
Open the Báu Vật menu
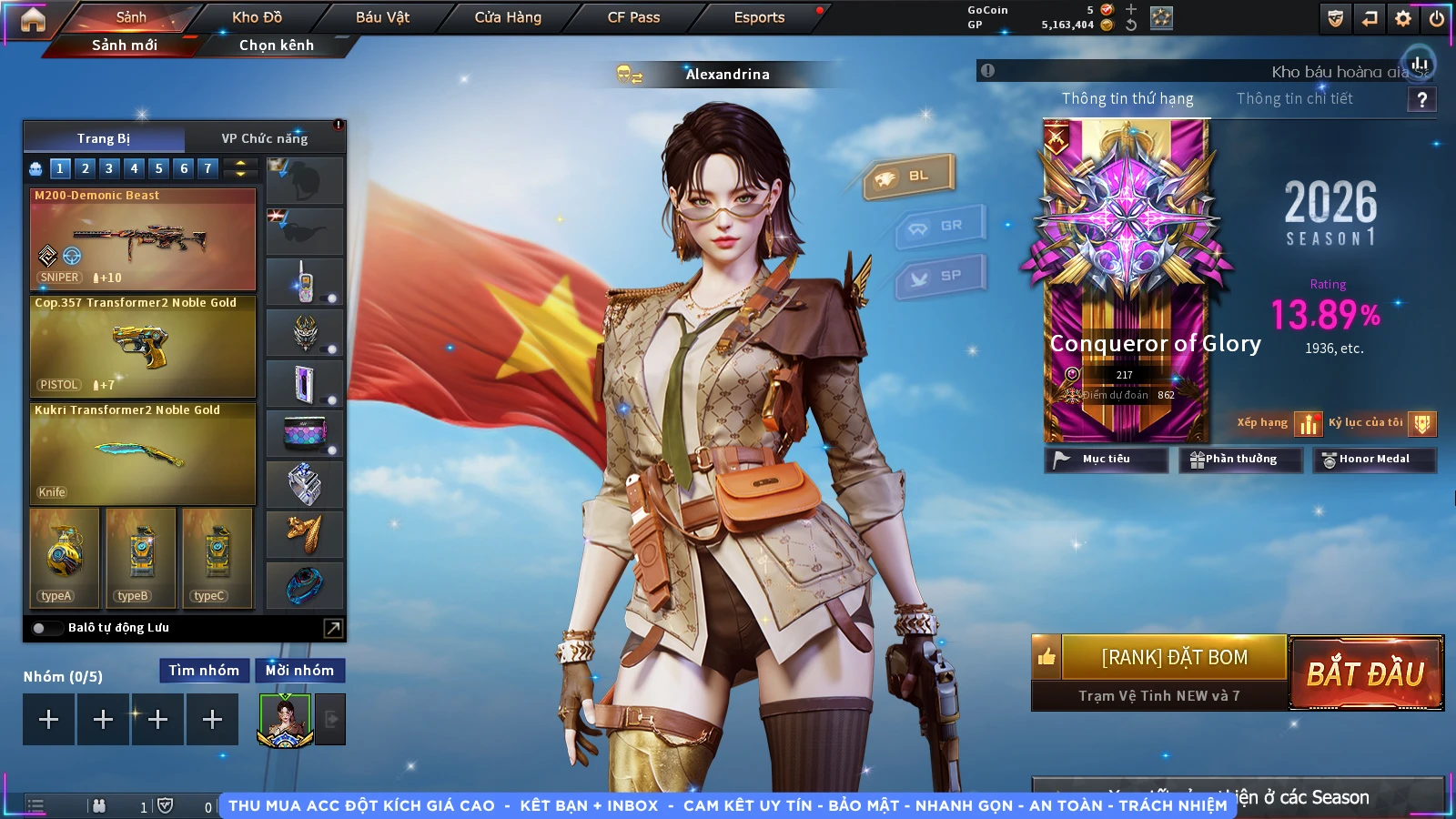[x=382, y=17]
